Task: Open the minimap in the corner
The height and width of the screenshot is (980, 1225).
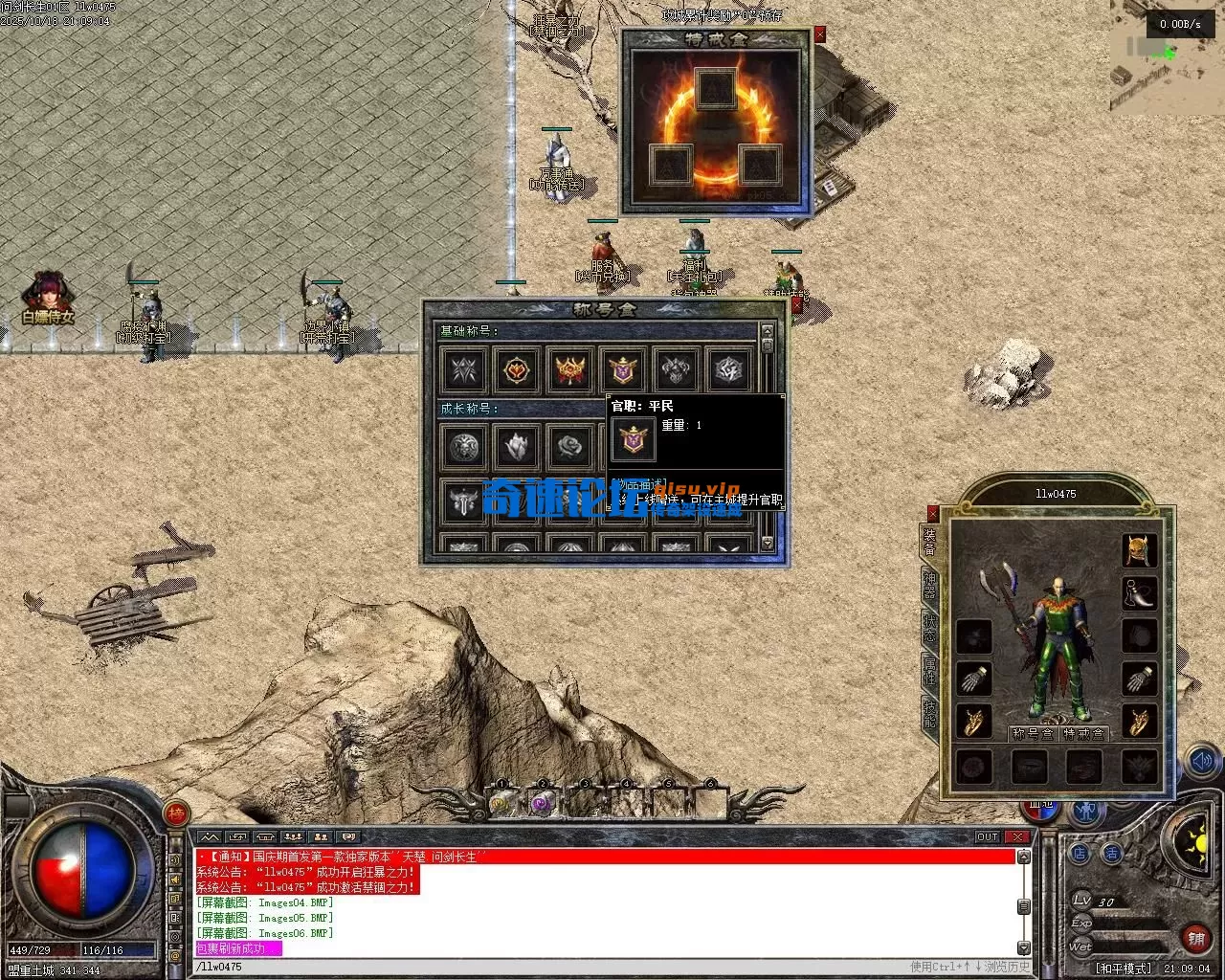Action: pyautogui.click(x=1167, y=57)
